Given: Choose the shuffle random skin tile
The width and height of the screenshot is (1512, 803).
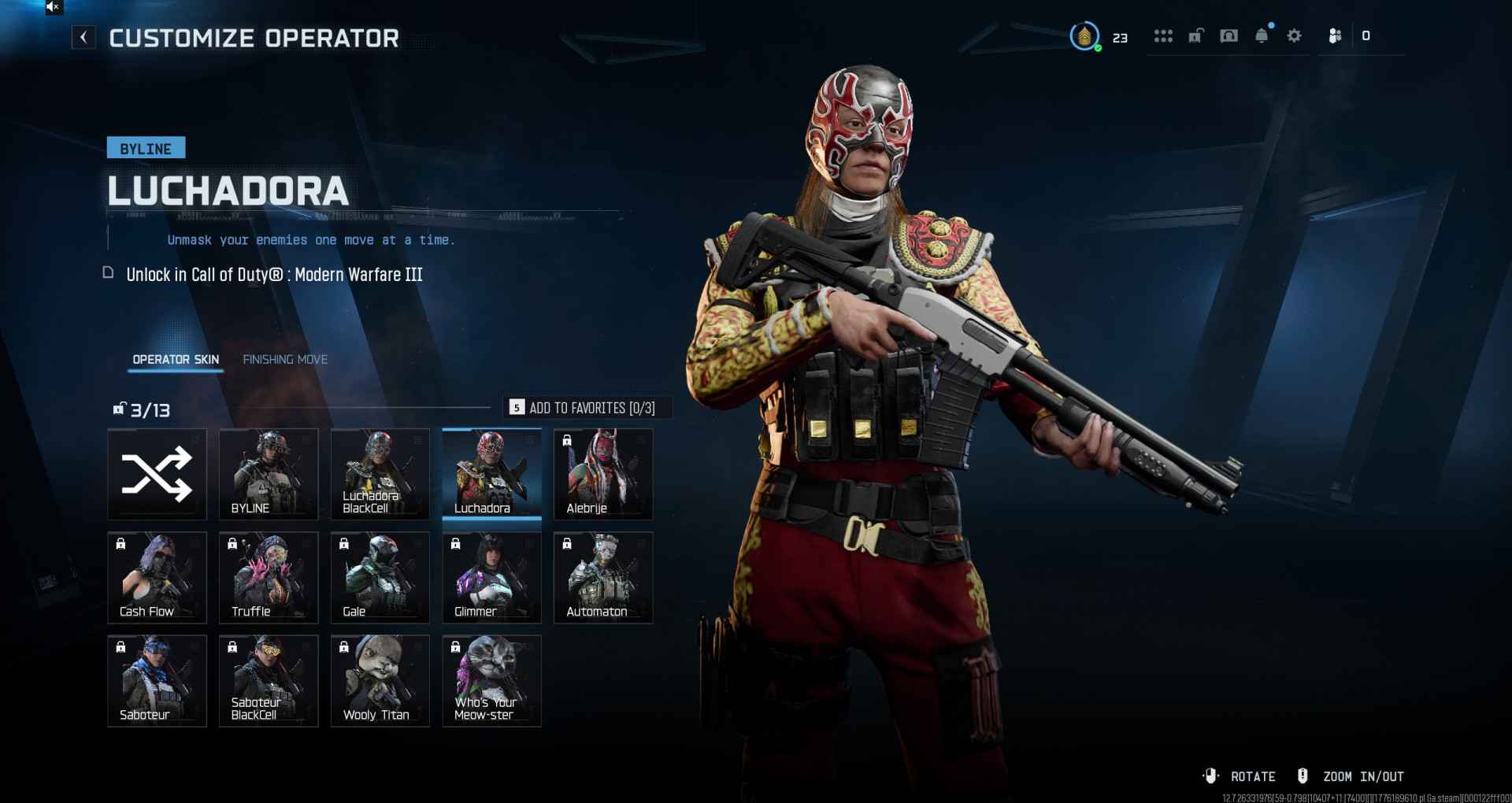Looking at the screenshot, I should tap(157, 474).
